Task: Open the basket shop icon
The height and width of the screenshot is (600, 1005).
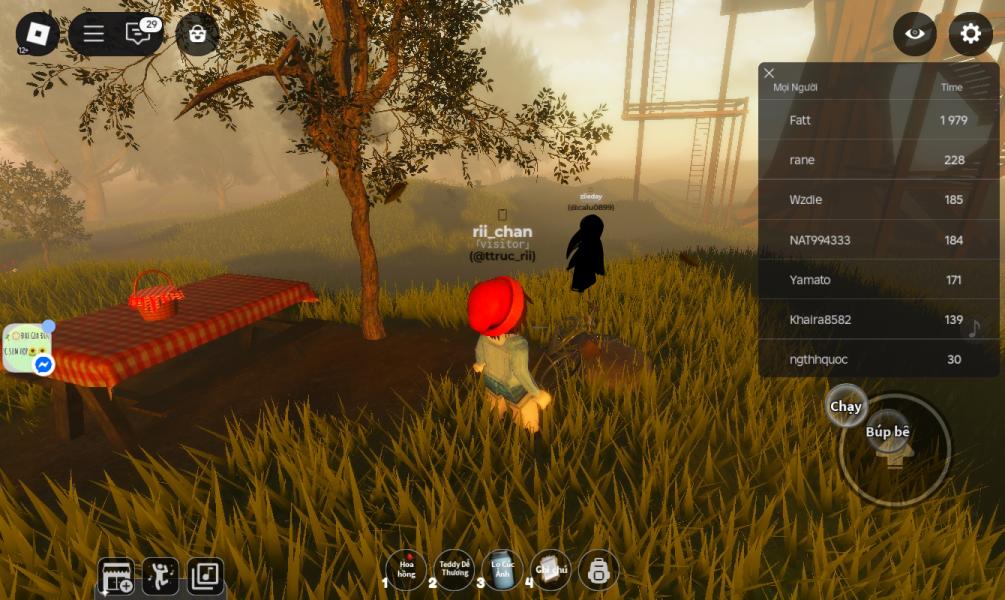Action: (x=197, y=34)
